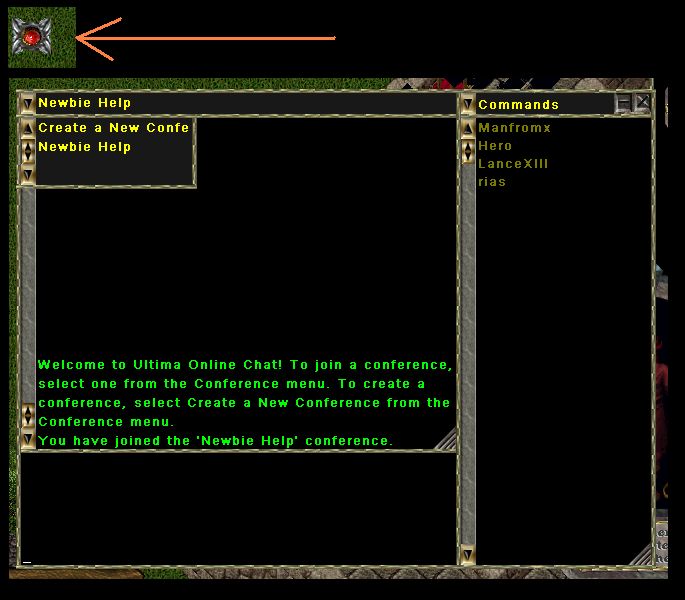Click the chat log's scroll-down arrow
The width and height of the screenshot is (685, 600).
tap(27, 439)
